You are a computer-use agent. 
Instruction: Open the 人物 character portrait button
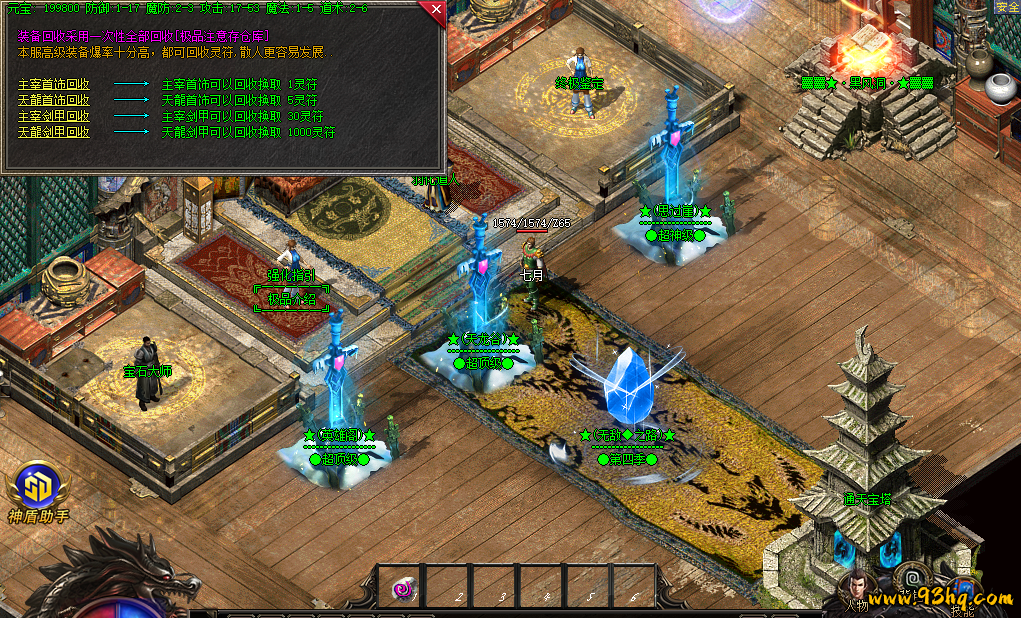point(857,590)
